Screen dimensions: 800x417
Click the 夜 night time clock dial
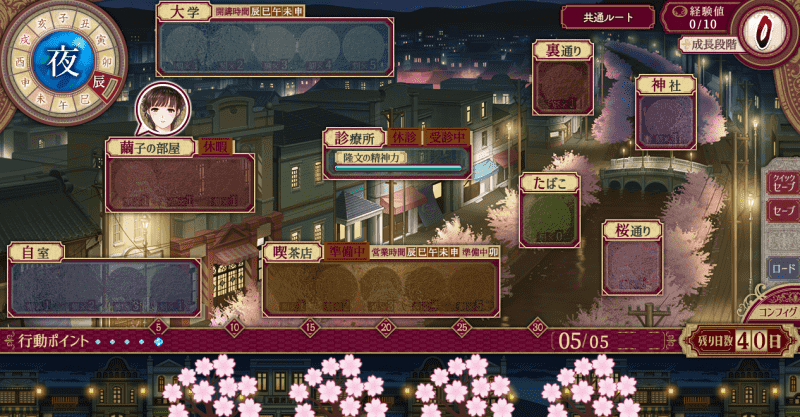(55, 57)
